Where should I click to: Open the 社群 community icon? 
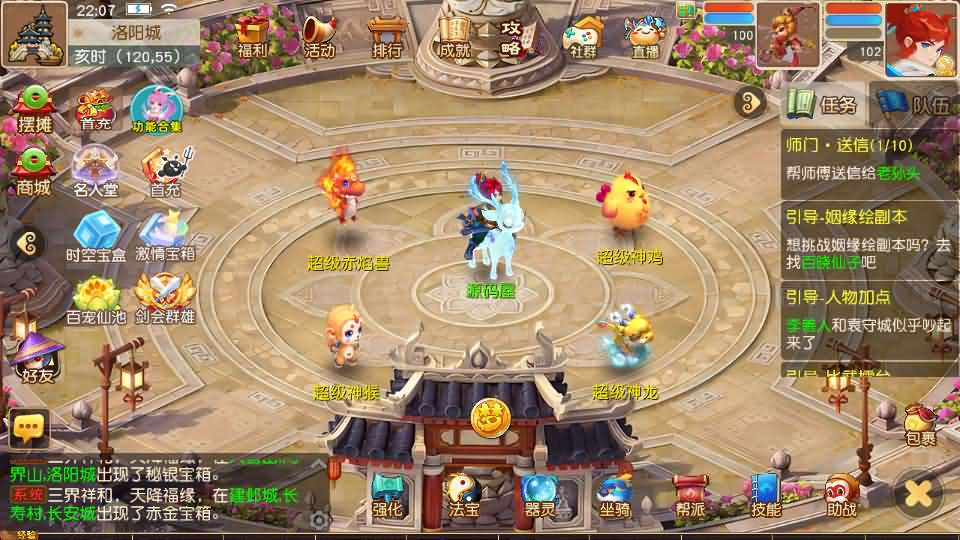click(x=584, y=35)
